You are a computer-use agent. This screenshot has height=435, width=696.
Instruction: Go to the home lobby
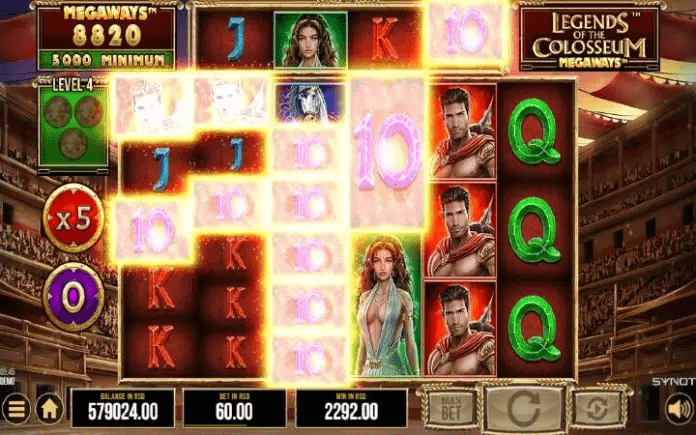pyautogui.click(x=48, y=409)
